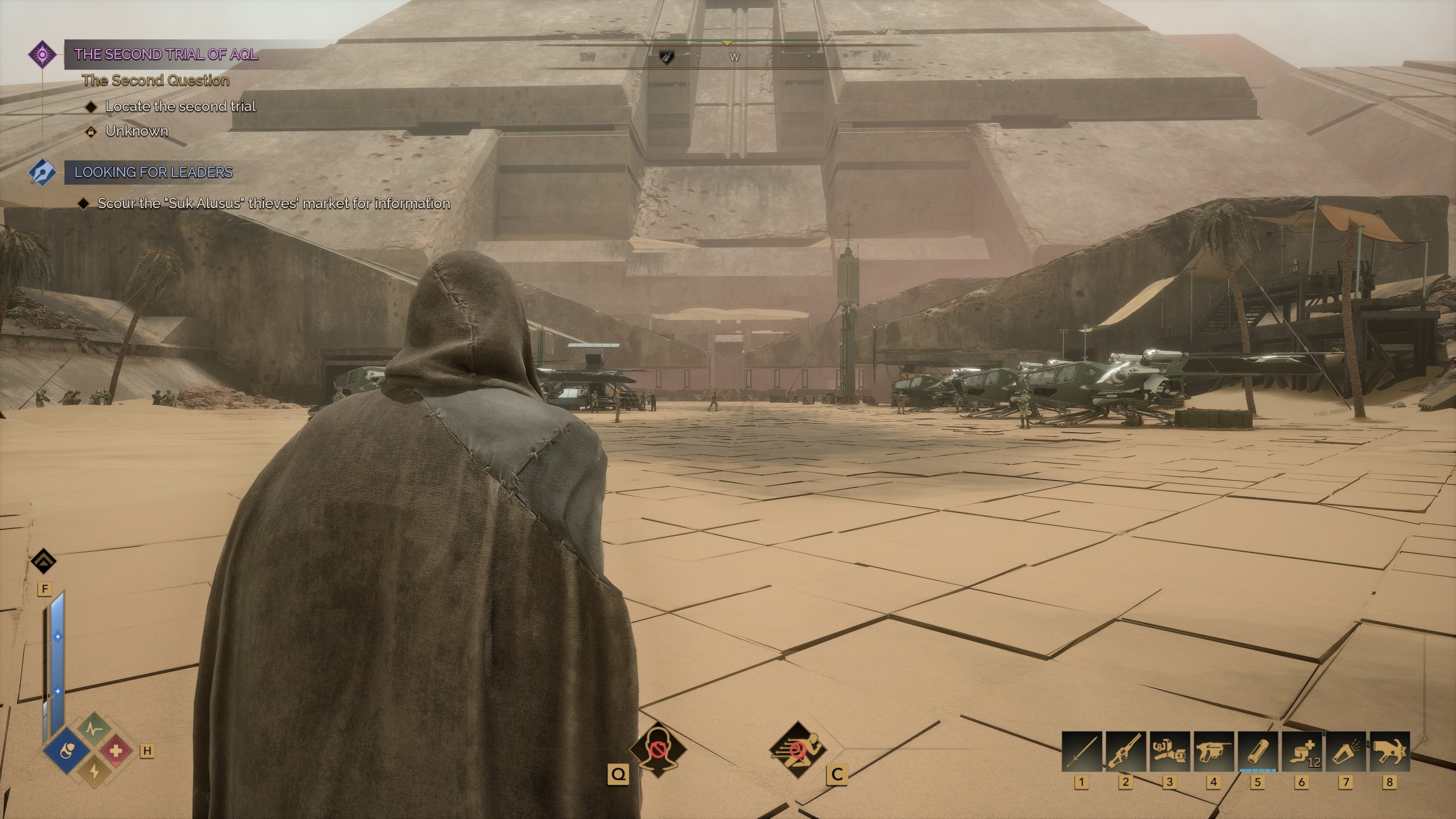Click the green pulse line diamond icon

click(x=93, y=729)
